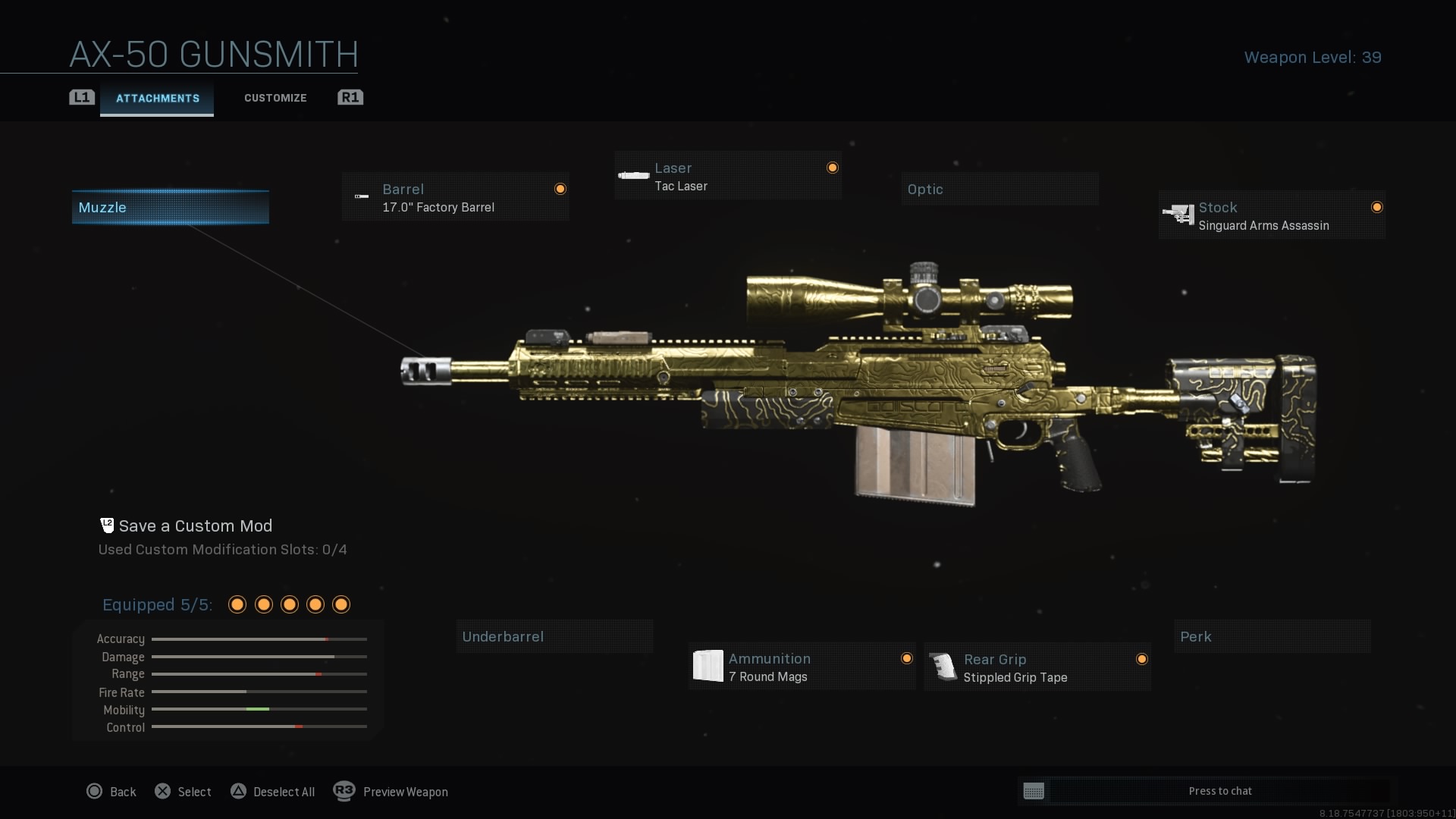Image resolution: width=1456 pixels, height=819 pixels.
Task: Select the 7 Round Mags ammunition icon
Action: pyautogui.click(x=708, y=666)
